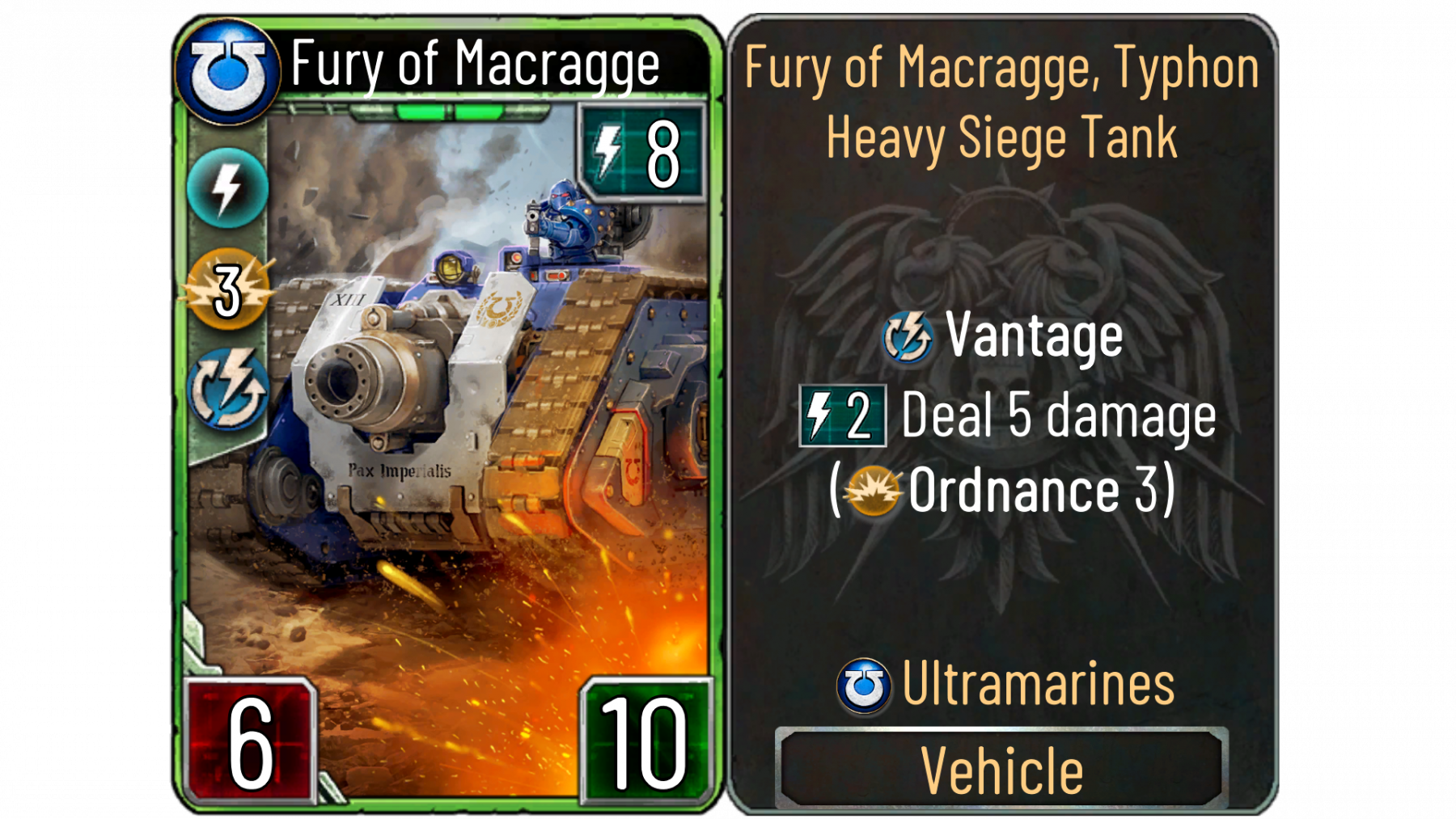1456x819 pixels.
Task: Click the Vehicle type button
Action: point(1001,769)
